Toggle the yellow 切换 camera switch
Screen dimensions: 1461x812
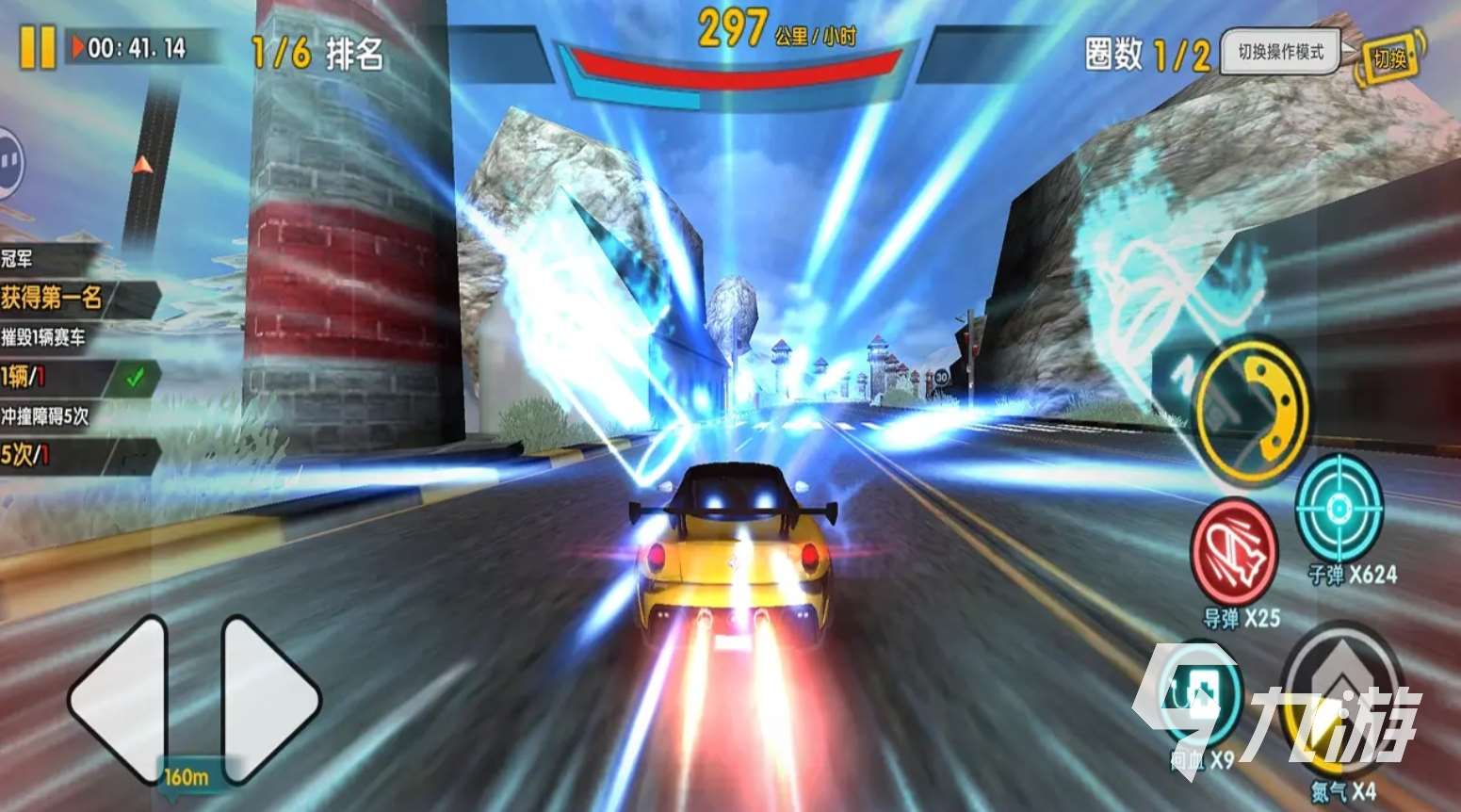pos(1392,55)
